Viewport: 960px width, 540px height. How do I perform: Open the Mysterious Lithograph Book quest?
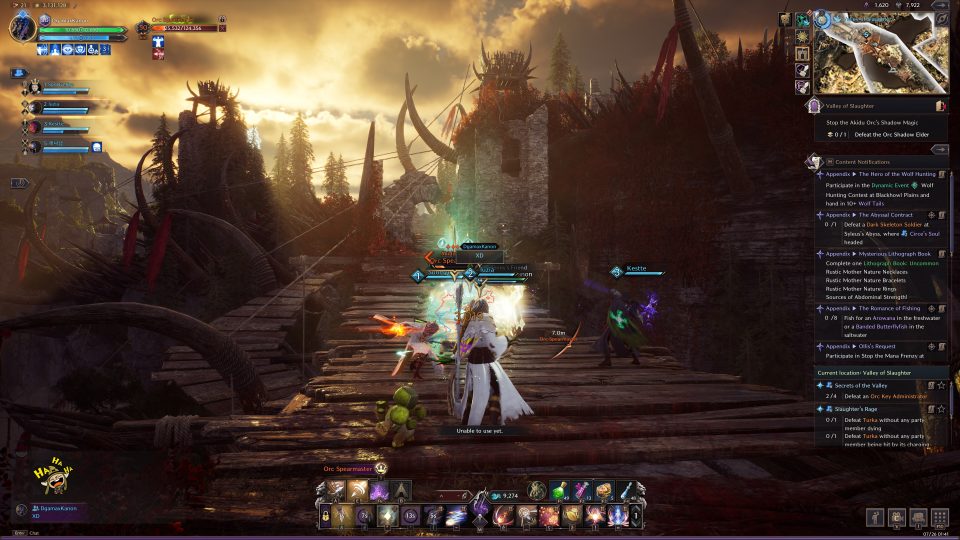880,254
